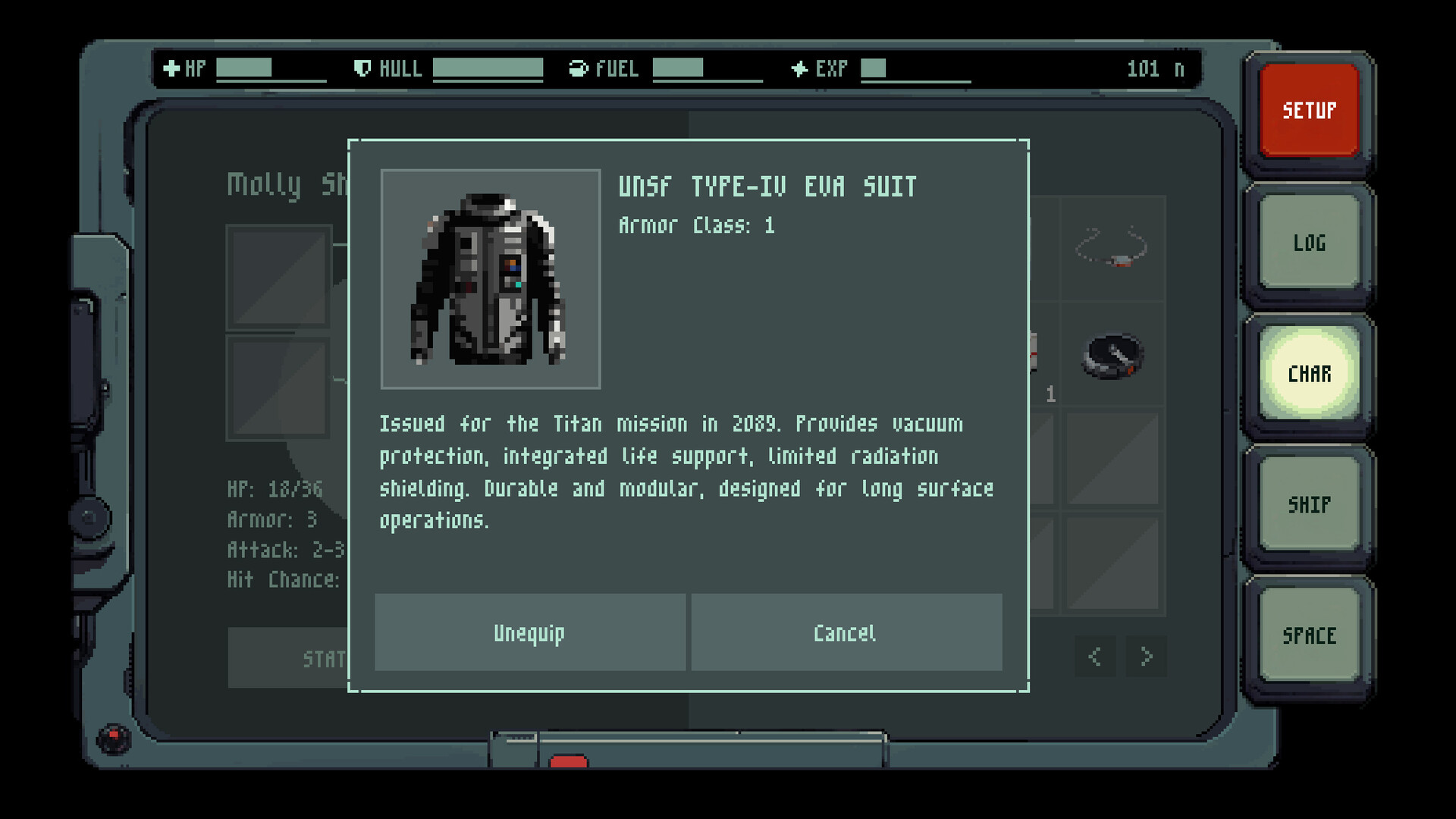Open the SHIP screen
Viewport: 1456px width, 819px height.
tap(1308, 504)
